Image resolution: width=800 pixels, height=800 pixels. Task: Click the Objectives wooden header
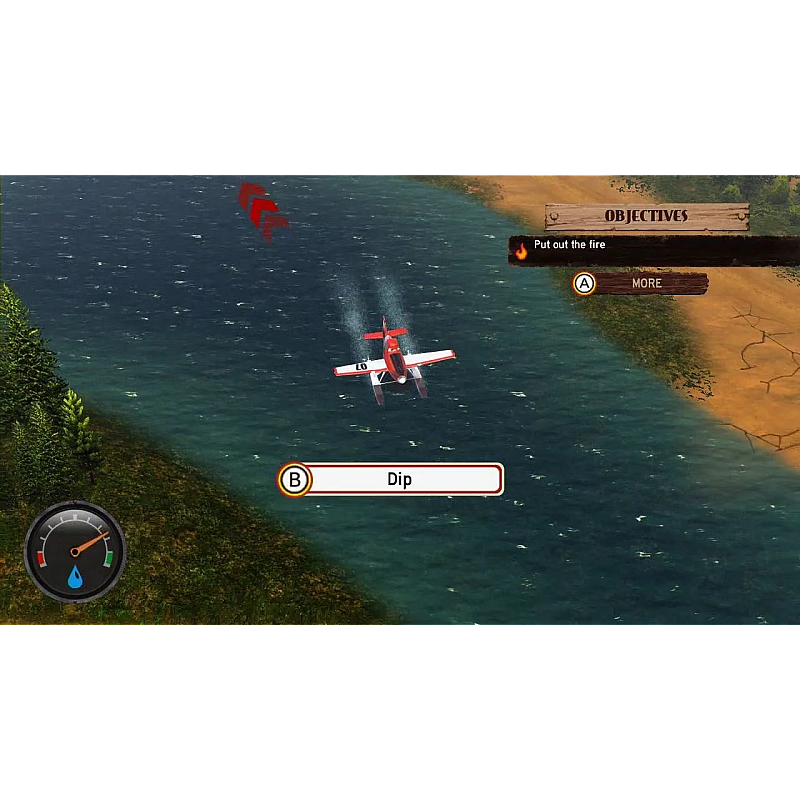pos(646,216)
